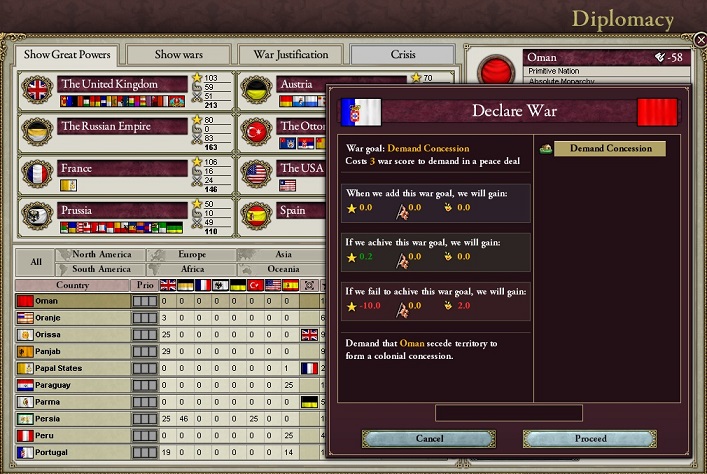
Task: Show All countries filter
Action: point(36,262)
